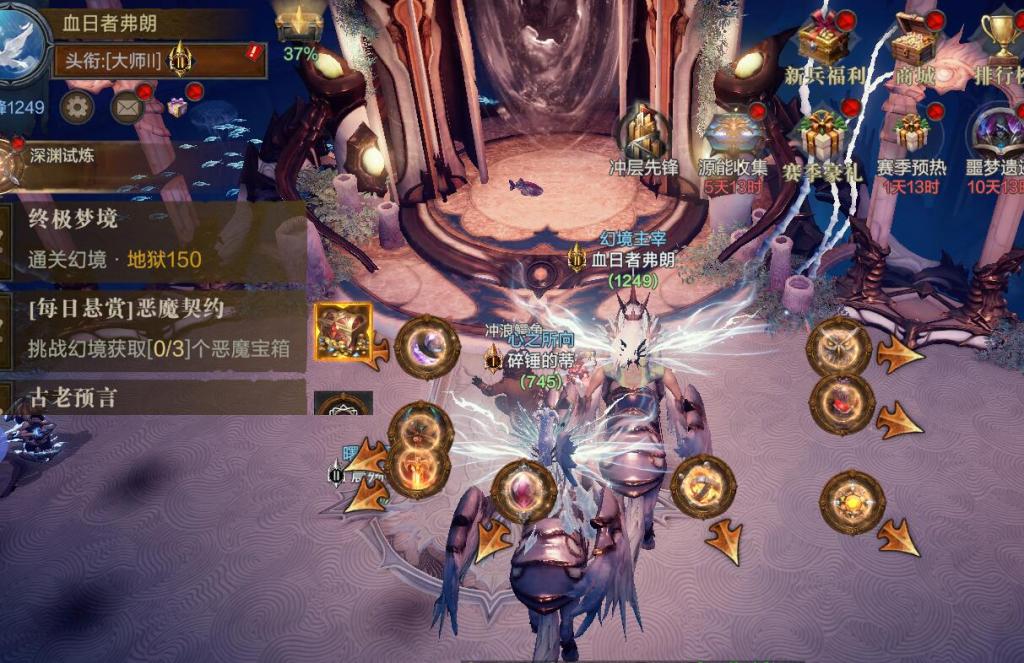This screenshot has height=663, width=1024.
Task: Open the 噩梦遗迹 event icon
Action: coord(996,140)
